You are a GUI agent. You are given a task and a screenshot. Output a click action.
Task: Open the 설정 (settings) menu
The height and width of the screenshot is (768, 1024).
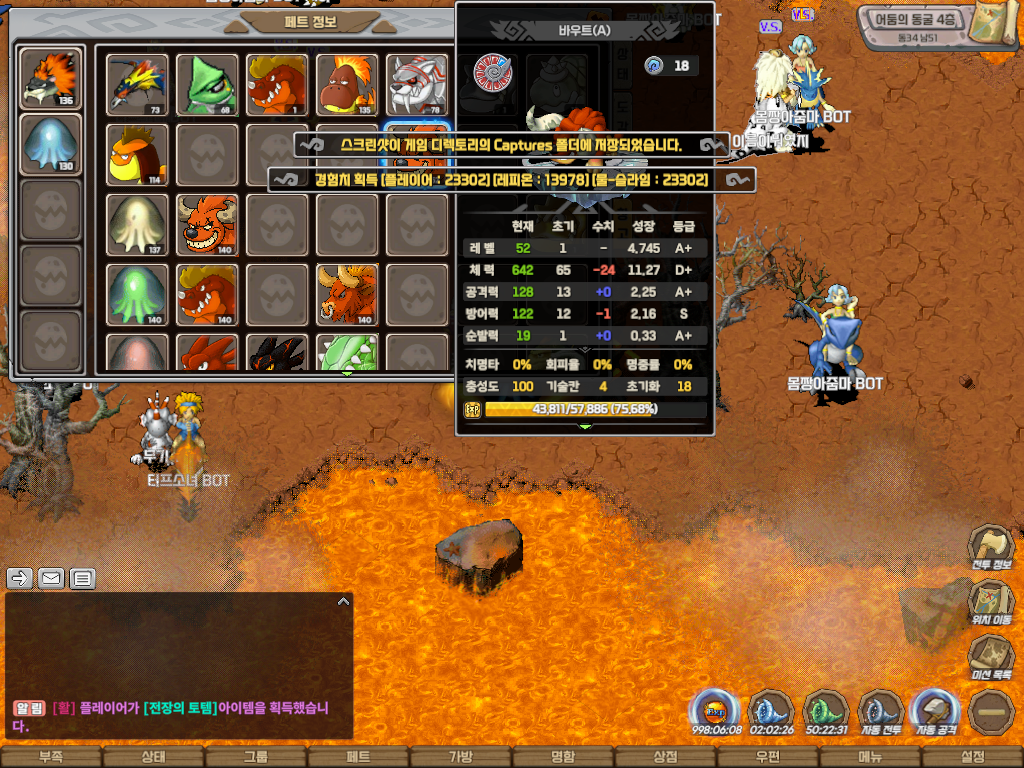click(x=972, y=757)
